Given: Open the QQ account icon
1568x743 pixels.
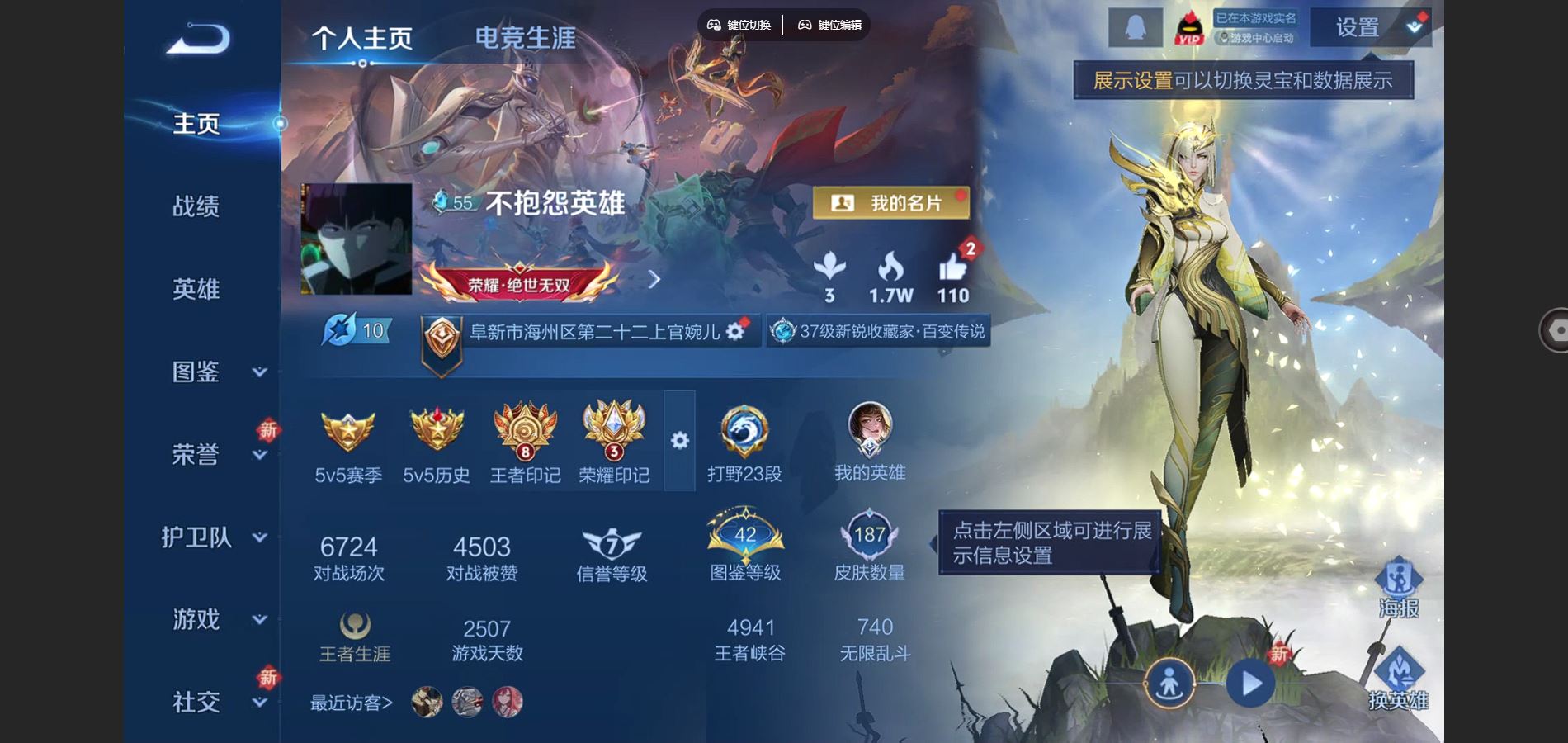Looking at the screenshot, I should click(x=1134, y=27).
